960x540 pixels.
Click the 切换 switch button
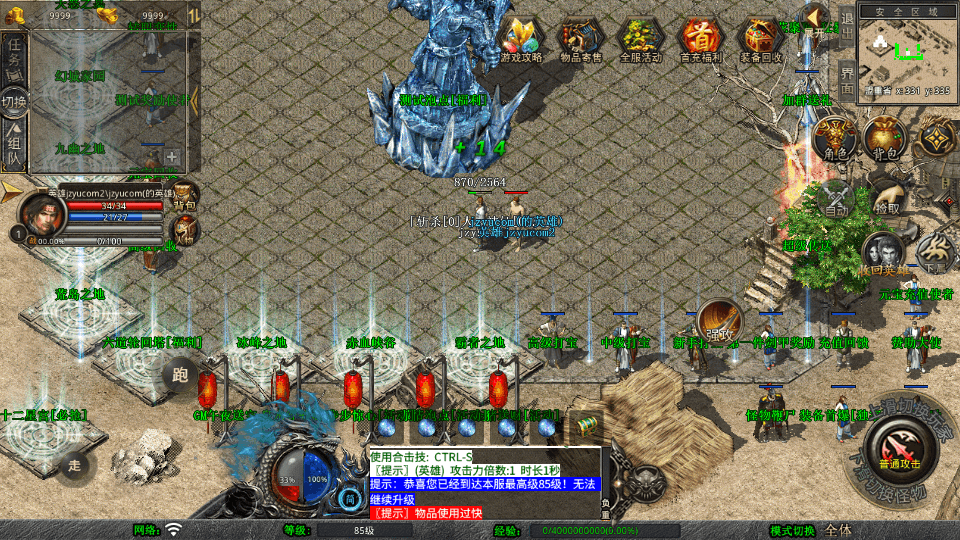coord(14,101)
